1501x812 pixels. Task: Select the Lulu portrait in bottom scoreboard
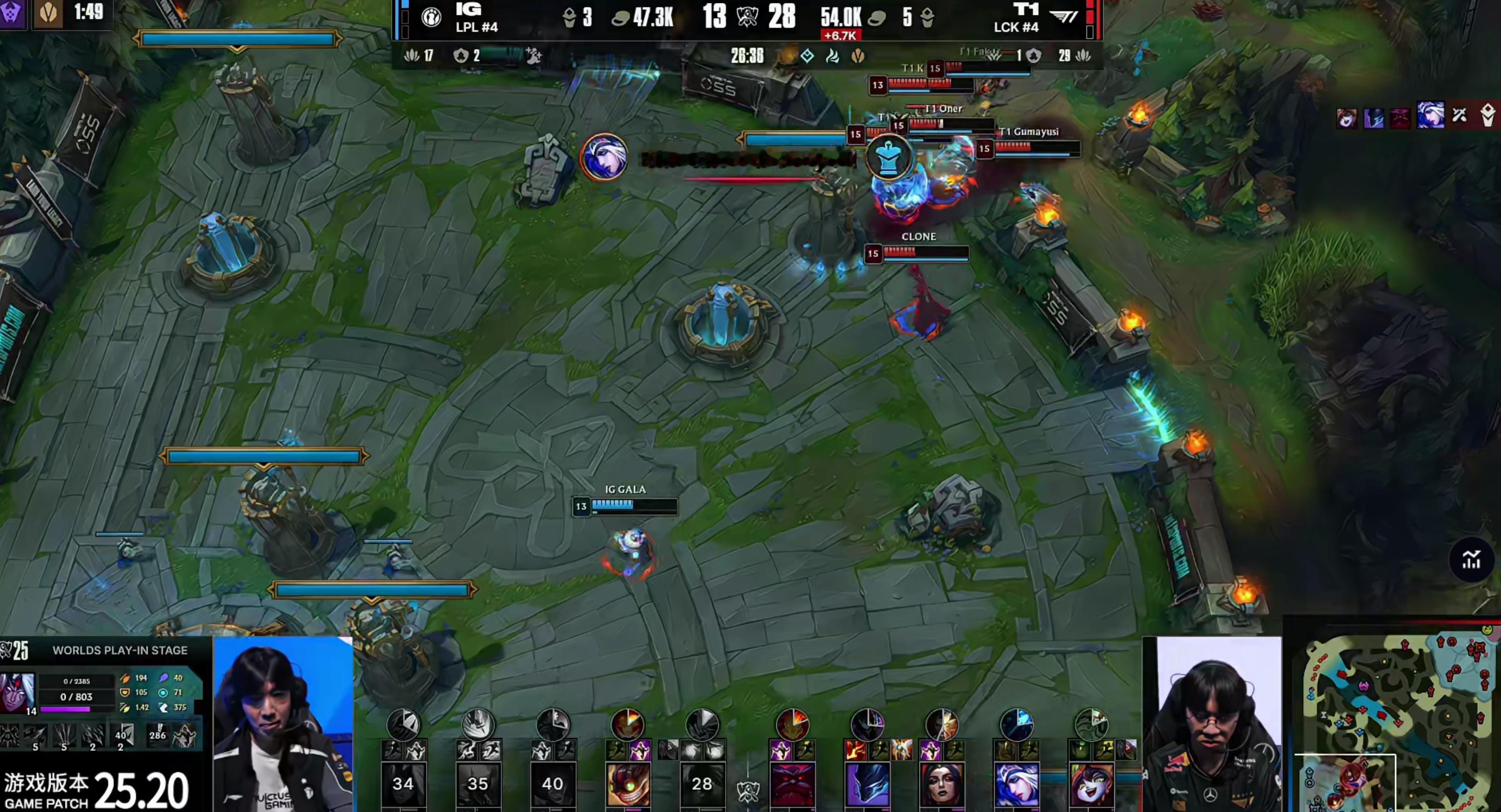(1091, 784)
